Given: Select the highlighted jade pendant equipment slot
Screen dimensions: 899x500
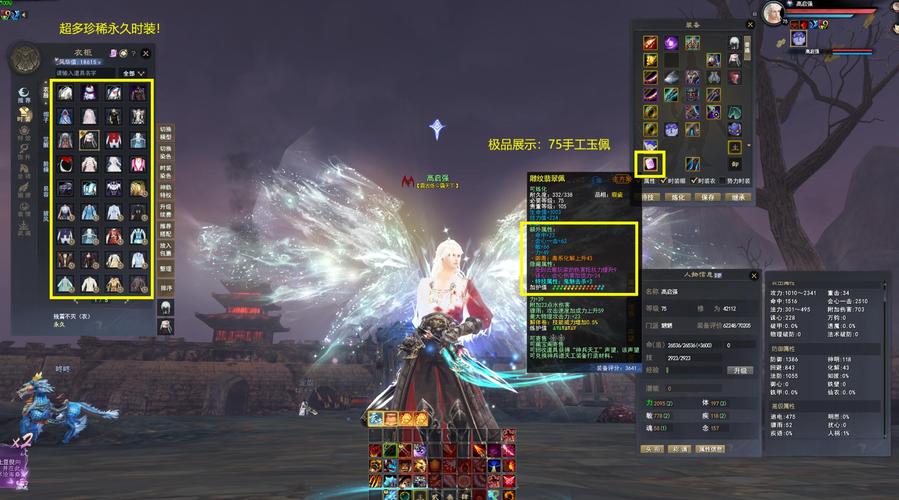Looking at the screenshot, I should 650,163.
